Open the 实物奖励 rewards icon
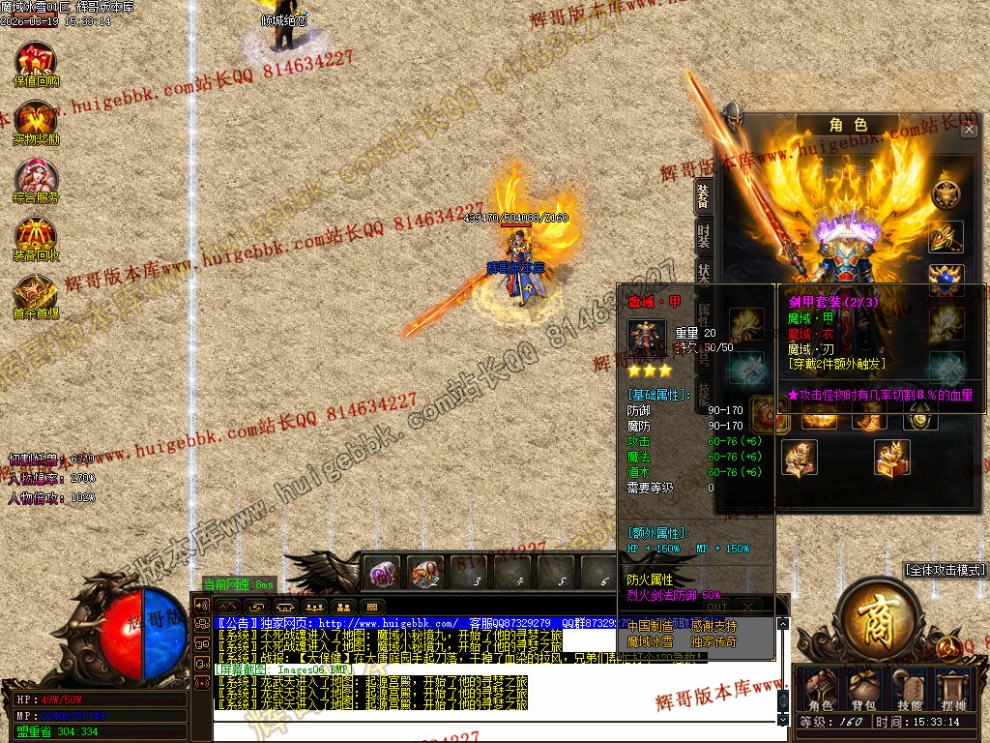This screenshot has width=990, height=743. [x=36, y=120]
